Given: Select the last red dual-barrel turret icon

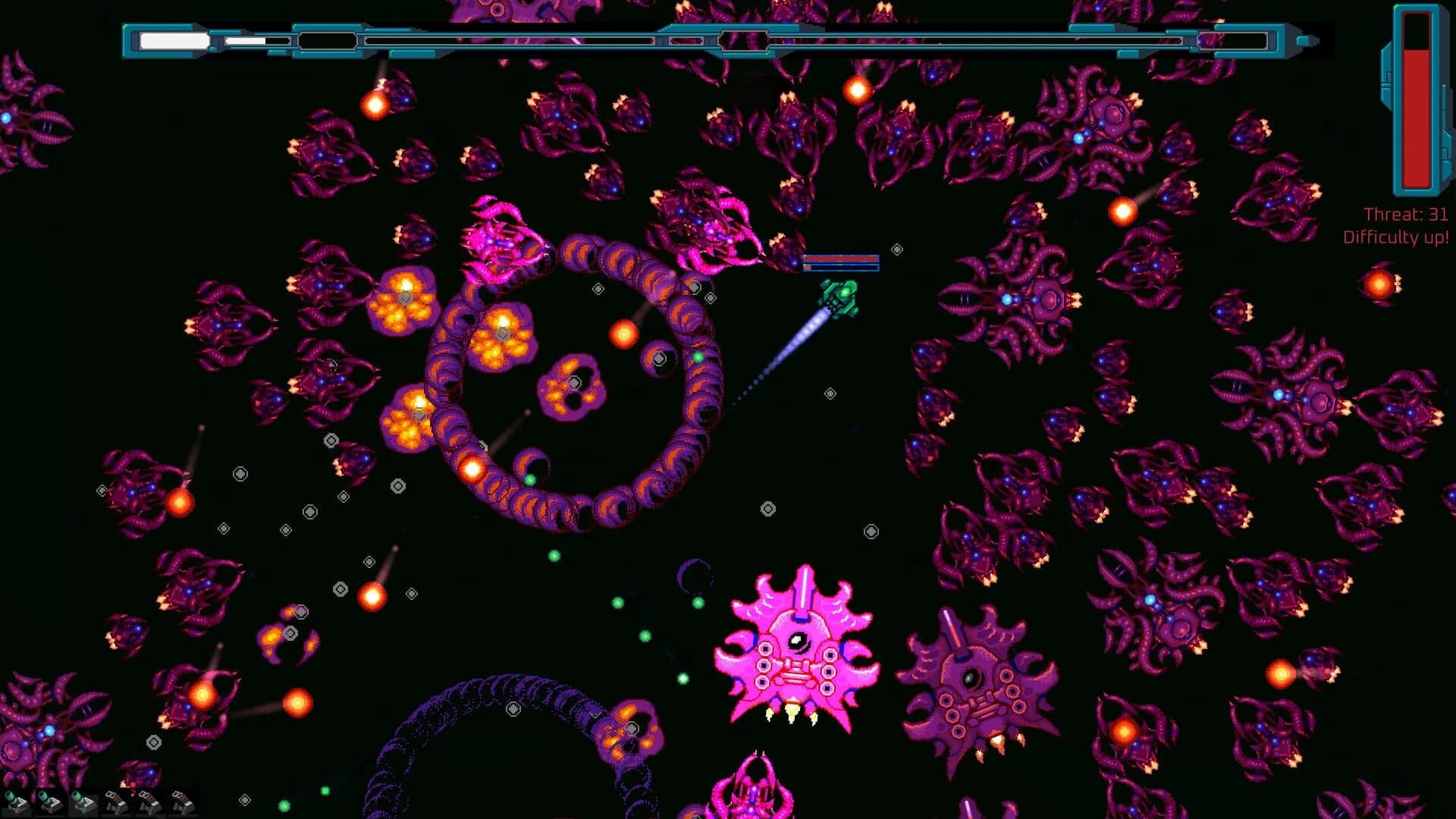Looking at the screenshot, I should pyautogui.click(x=182, y=802).
